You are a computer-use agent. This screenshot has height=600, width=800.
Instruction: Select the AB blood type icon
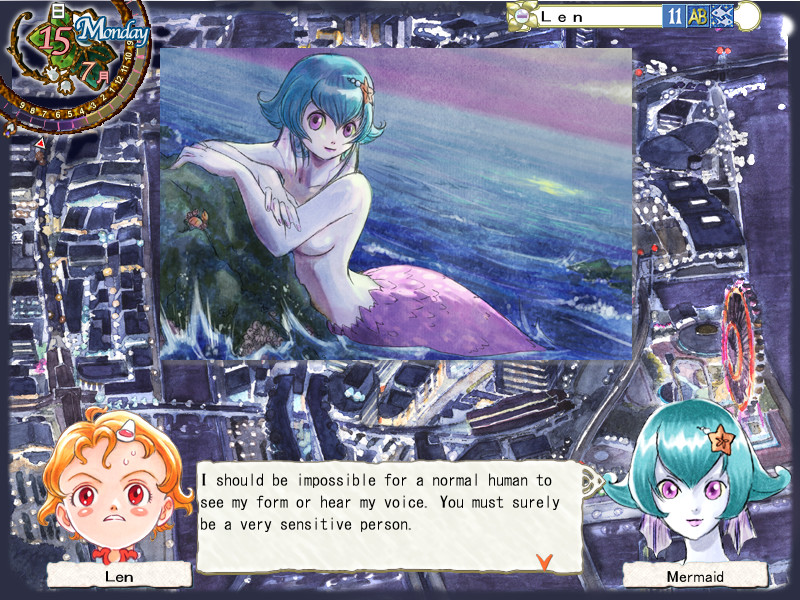point(698,16)
